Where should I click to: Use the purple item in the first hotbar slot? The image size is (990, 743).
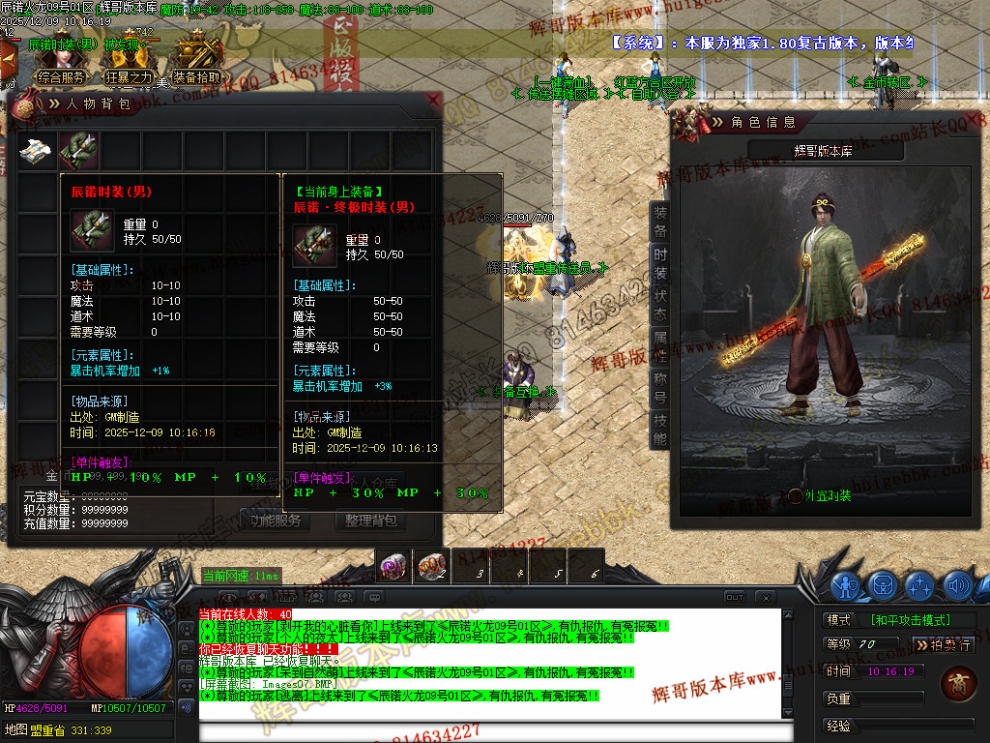391,568
